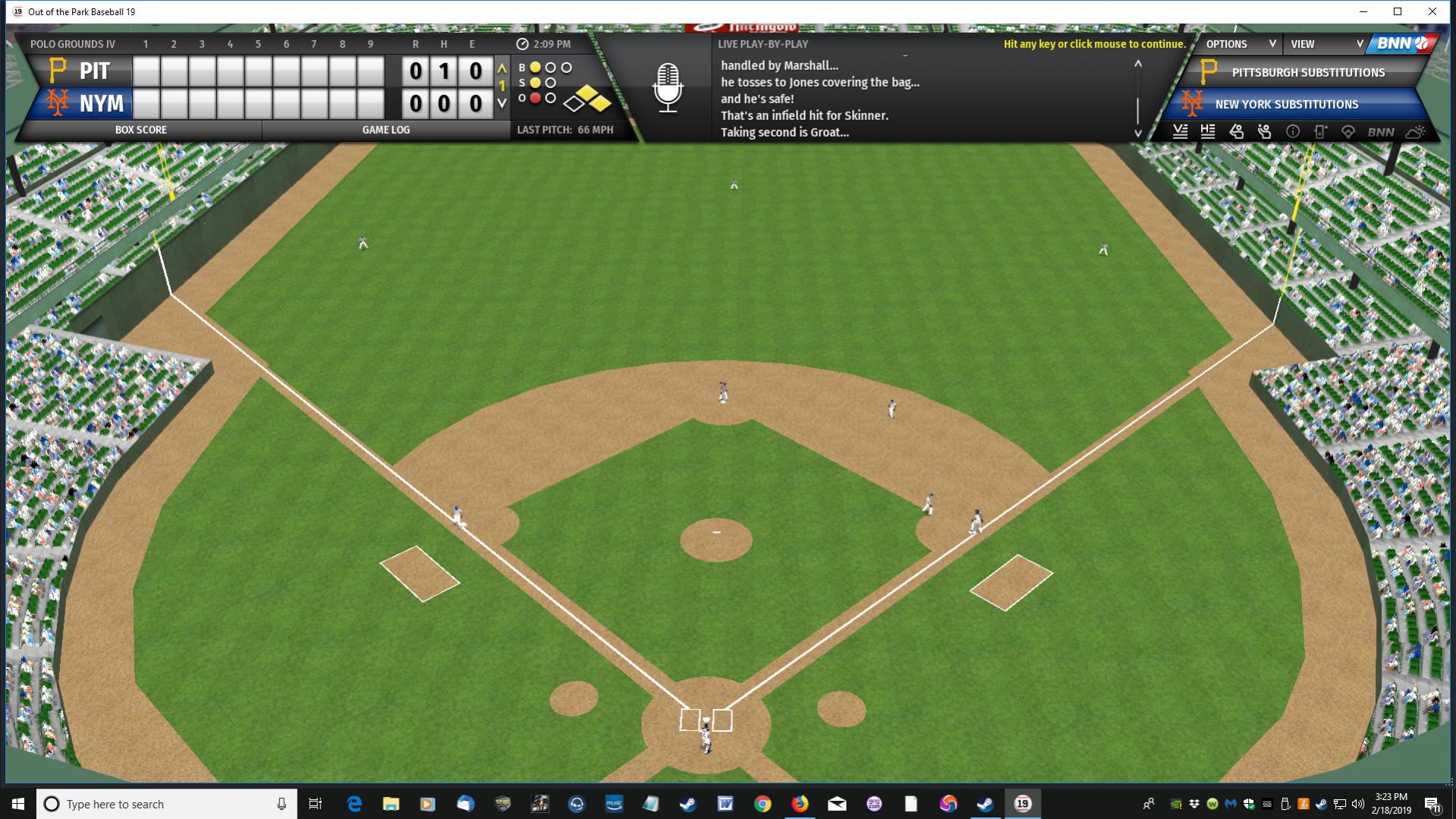Open the circled info icon
This screenshot has height=819, width=1456.
pyautogui.click(x=1293, y=131)
